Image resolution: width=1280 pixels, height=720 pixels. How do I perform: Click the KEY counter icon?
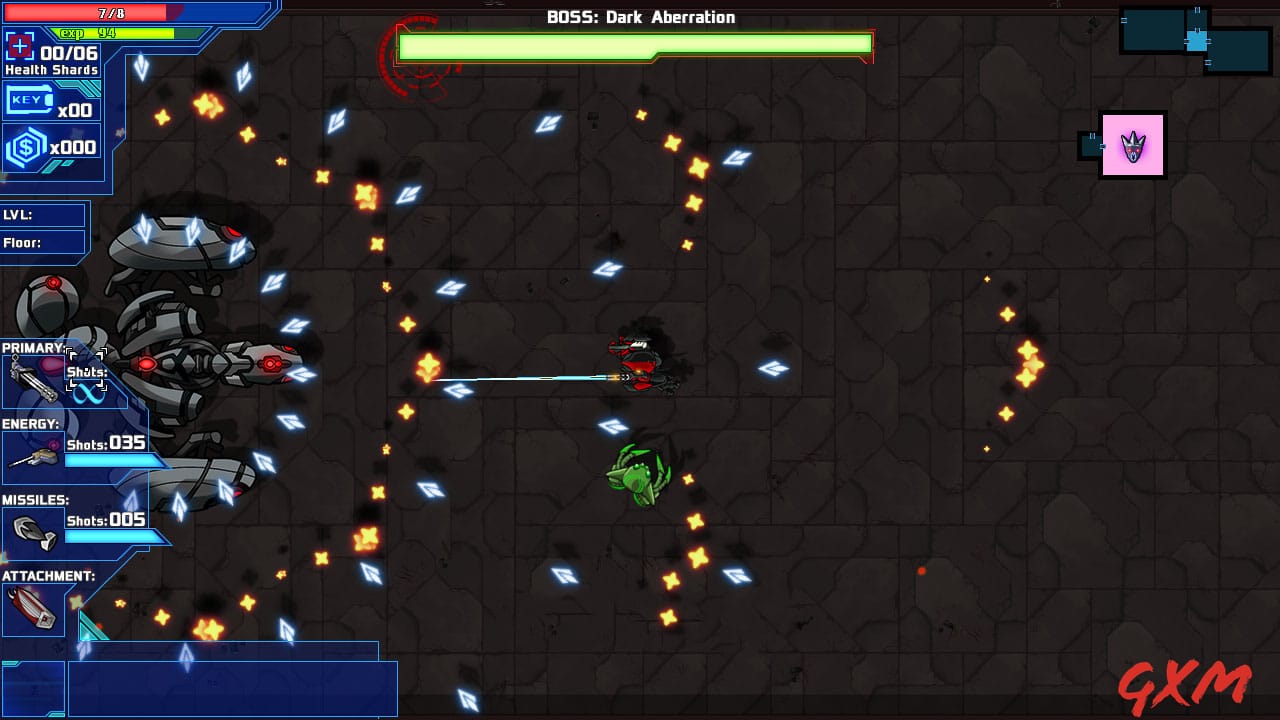pyautogui.click(x=27, y=100)
